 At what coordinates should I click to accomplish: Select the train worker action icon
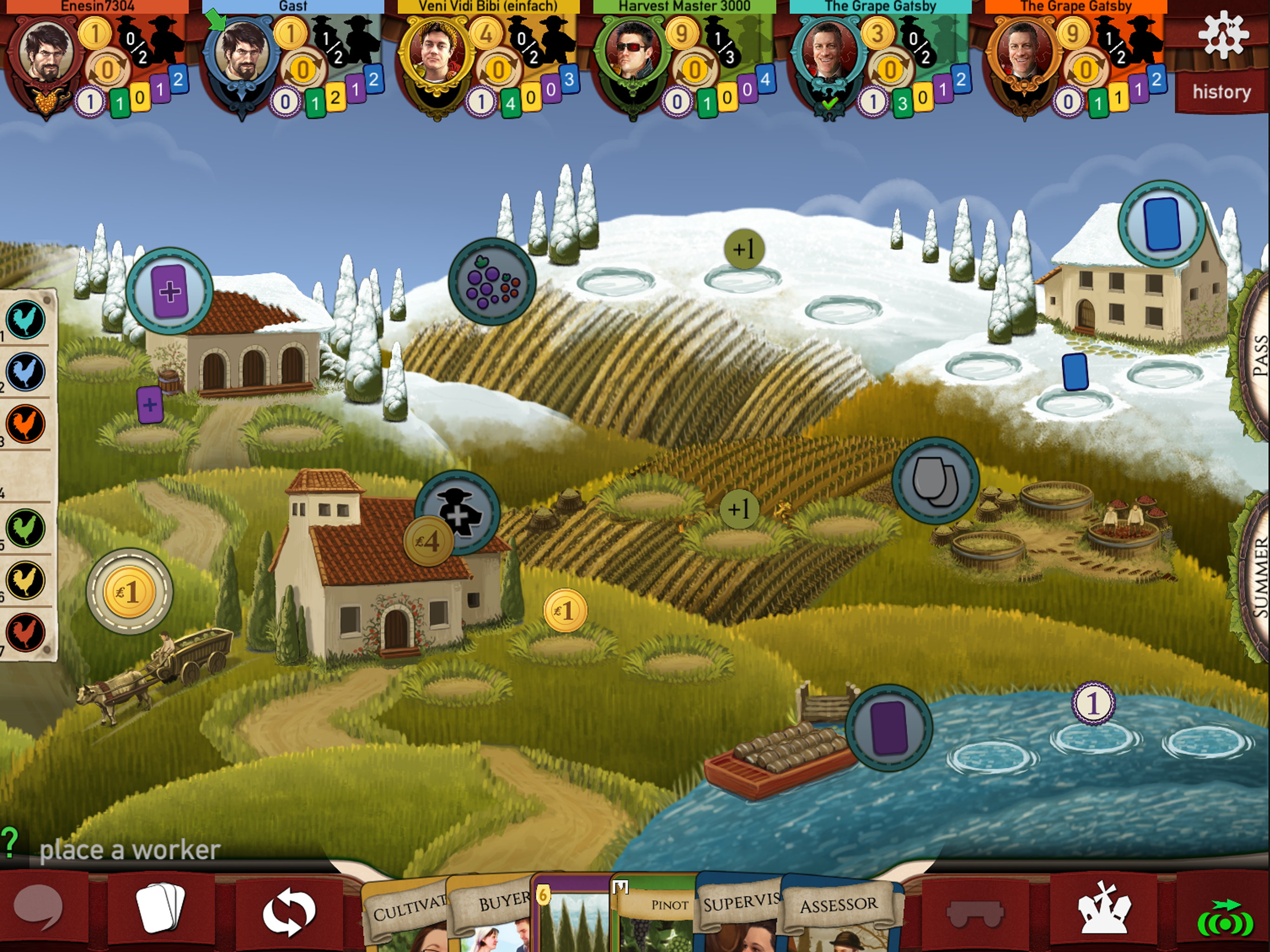[x=457, y=513]
